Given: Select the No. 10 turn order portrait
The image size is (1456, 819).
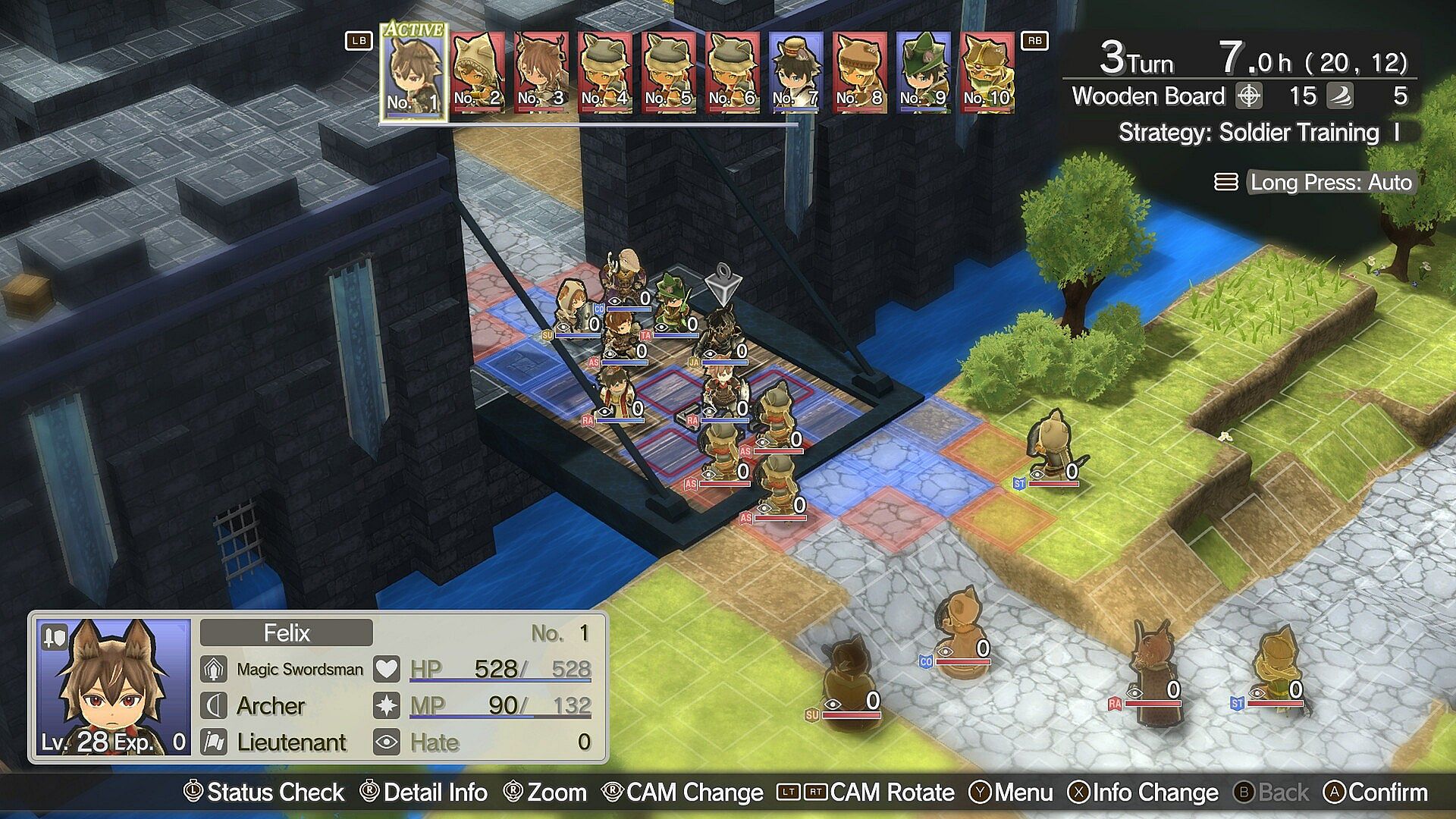Looking at the screenshot, I should point(987,73).
